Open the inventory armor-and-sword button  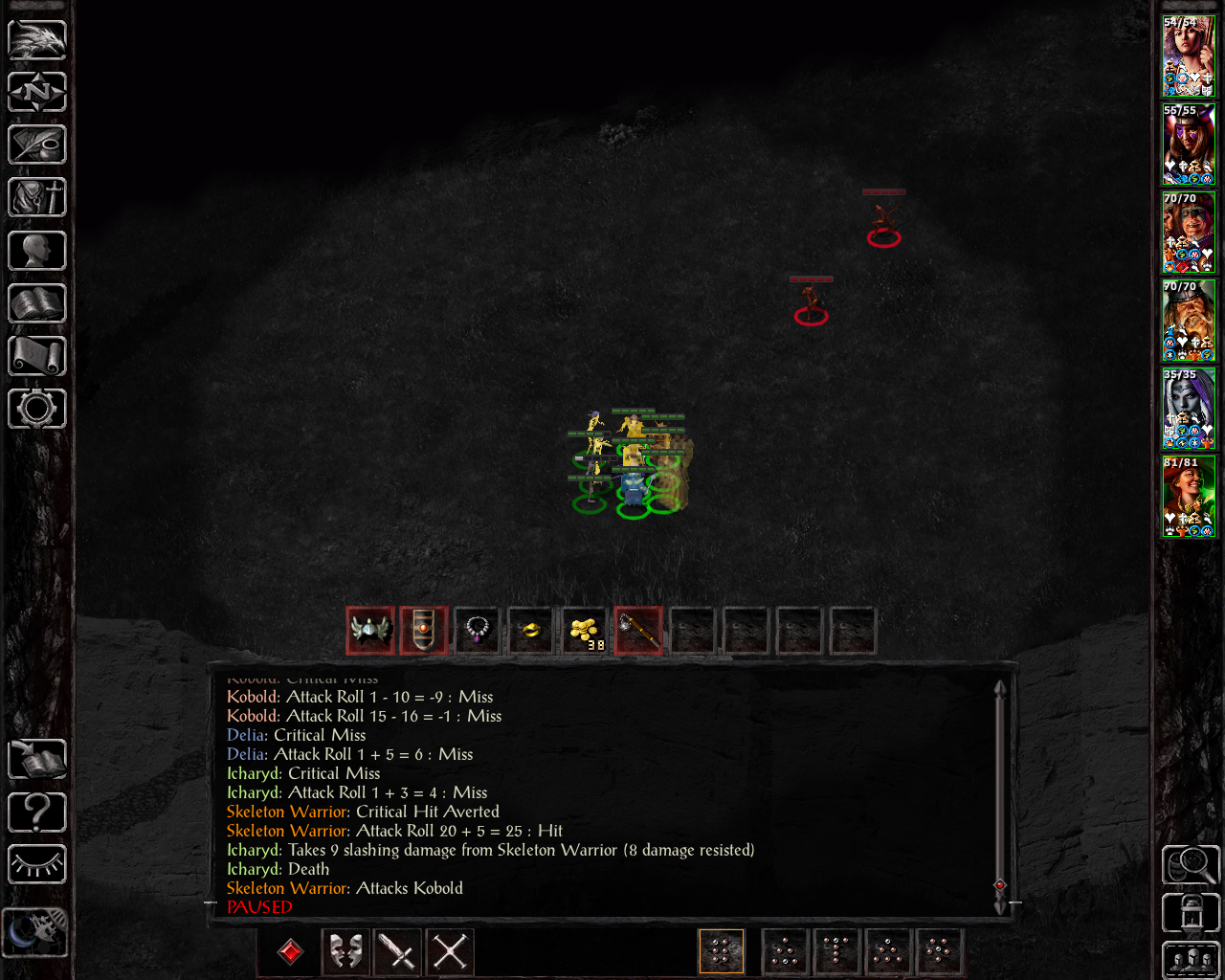37,198
